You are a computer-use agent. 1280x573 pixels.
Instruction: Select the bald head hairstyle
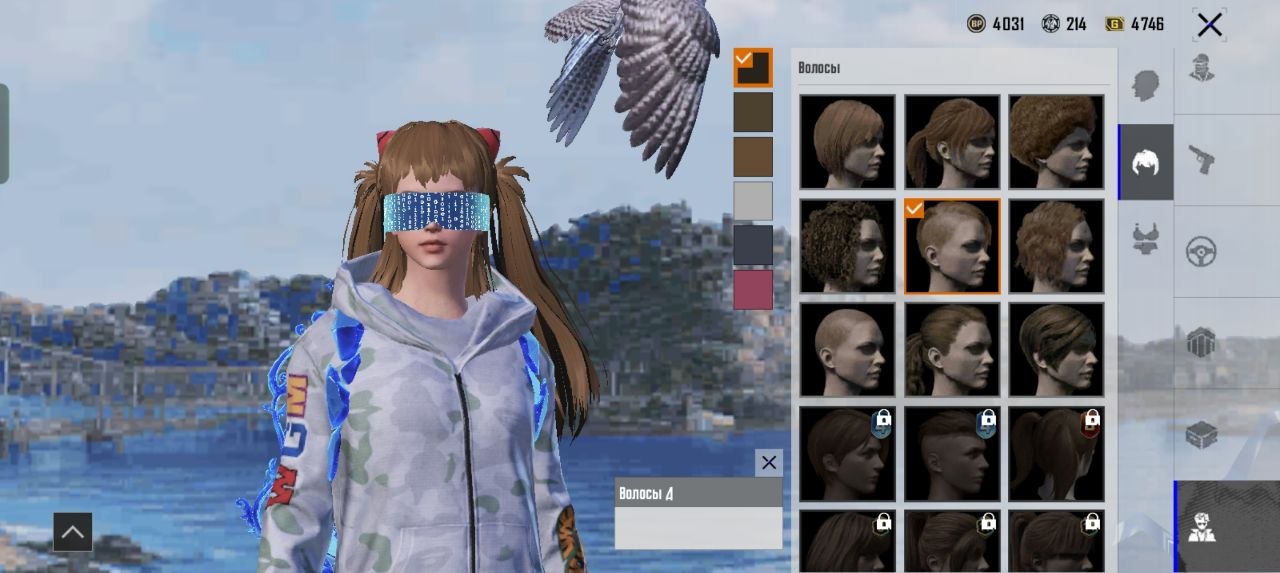click(x=847, y=349)
